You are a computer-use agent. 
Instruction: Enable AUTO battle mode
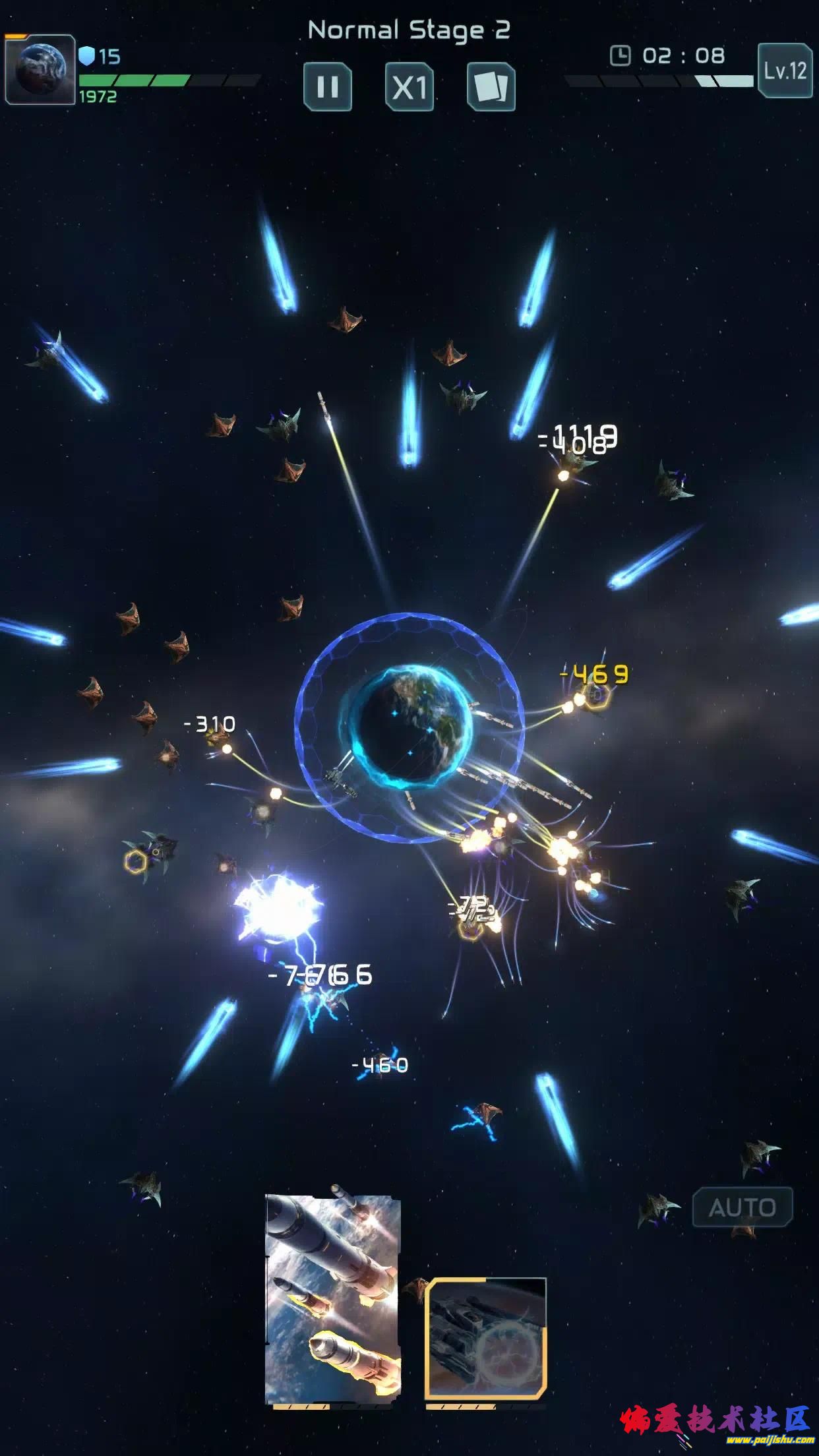coord(742,1207)
